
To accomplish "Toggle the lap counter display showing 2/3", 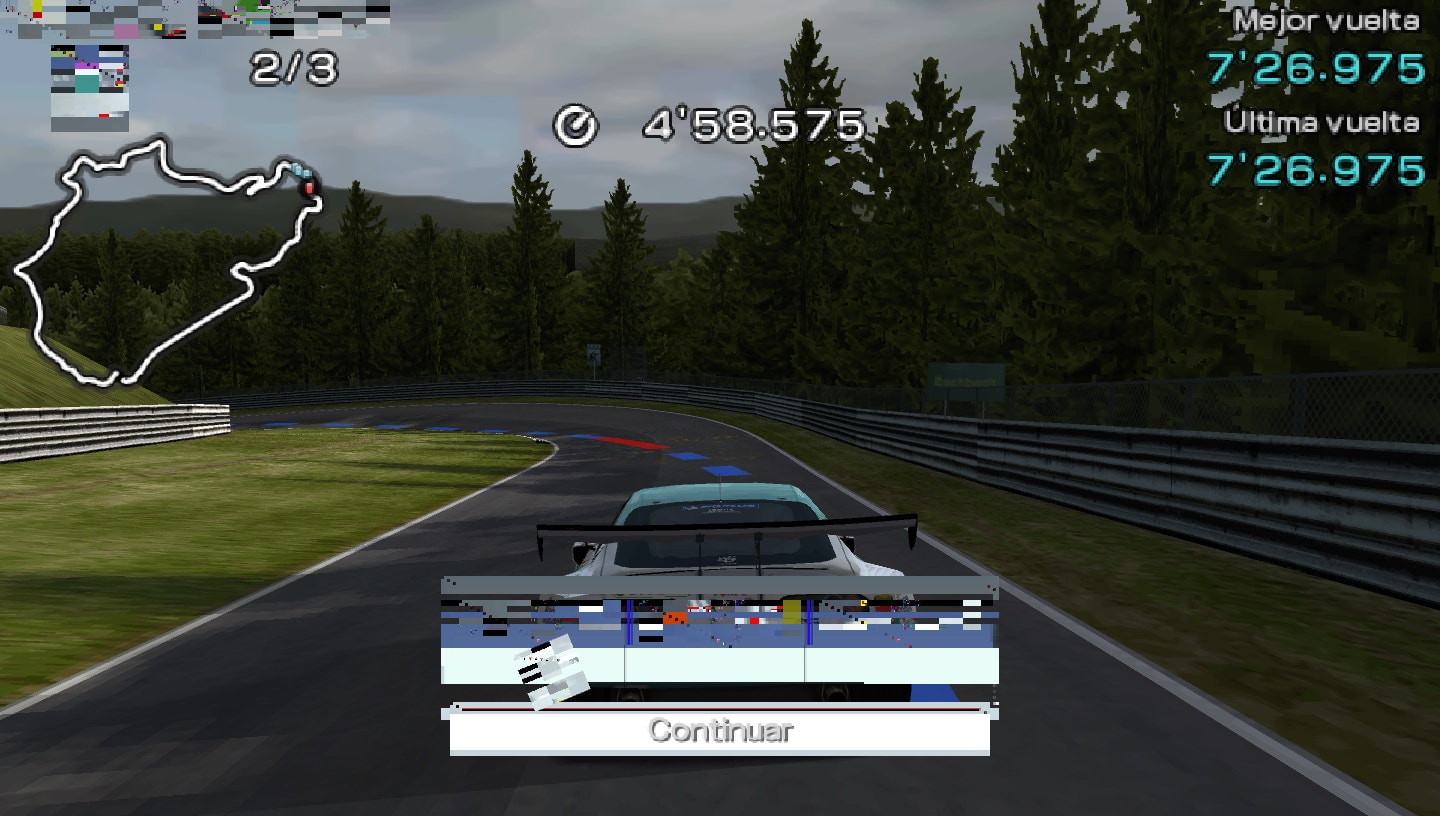I will (x=295, y=68).
